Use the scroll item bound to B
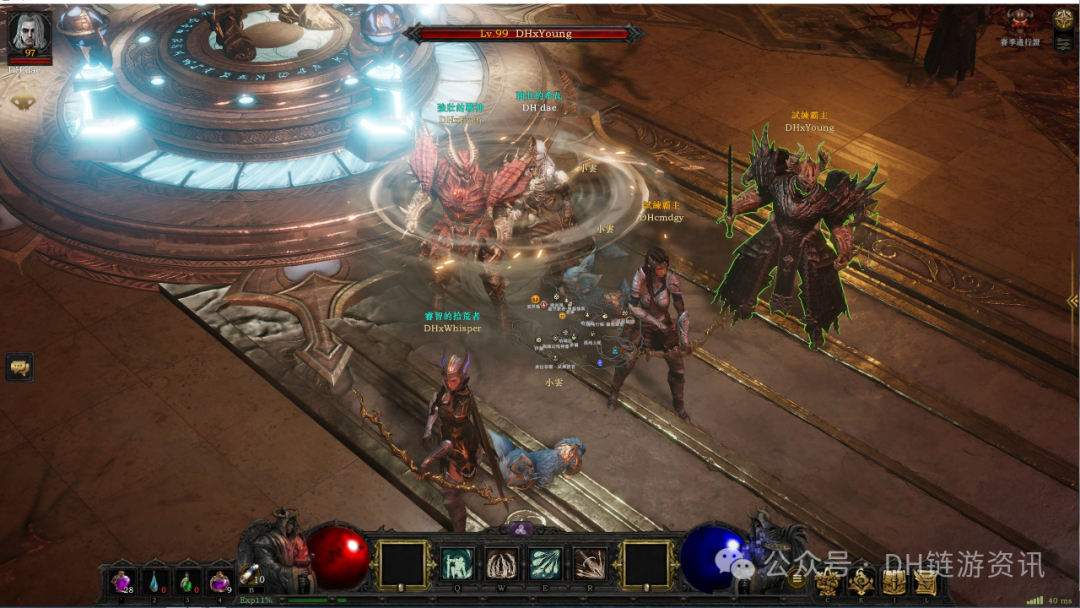The height and width of the screenshot is (608, 1080). [250, 575]
